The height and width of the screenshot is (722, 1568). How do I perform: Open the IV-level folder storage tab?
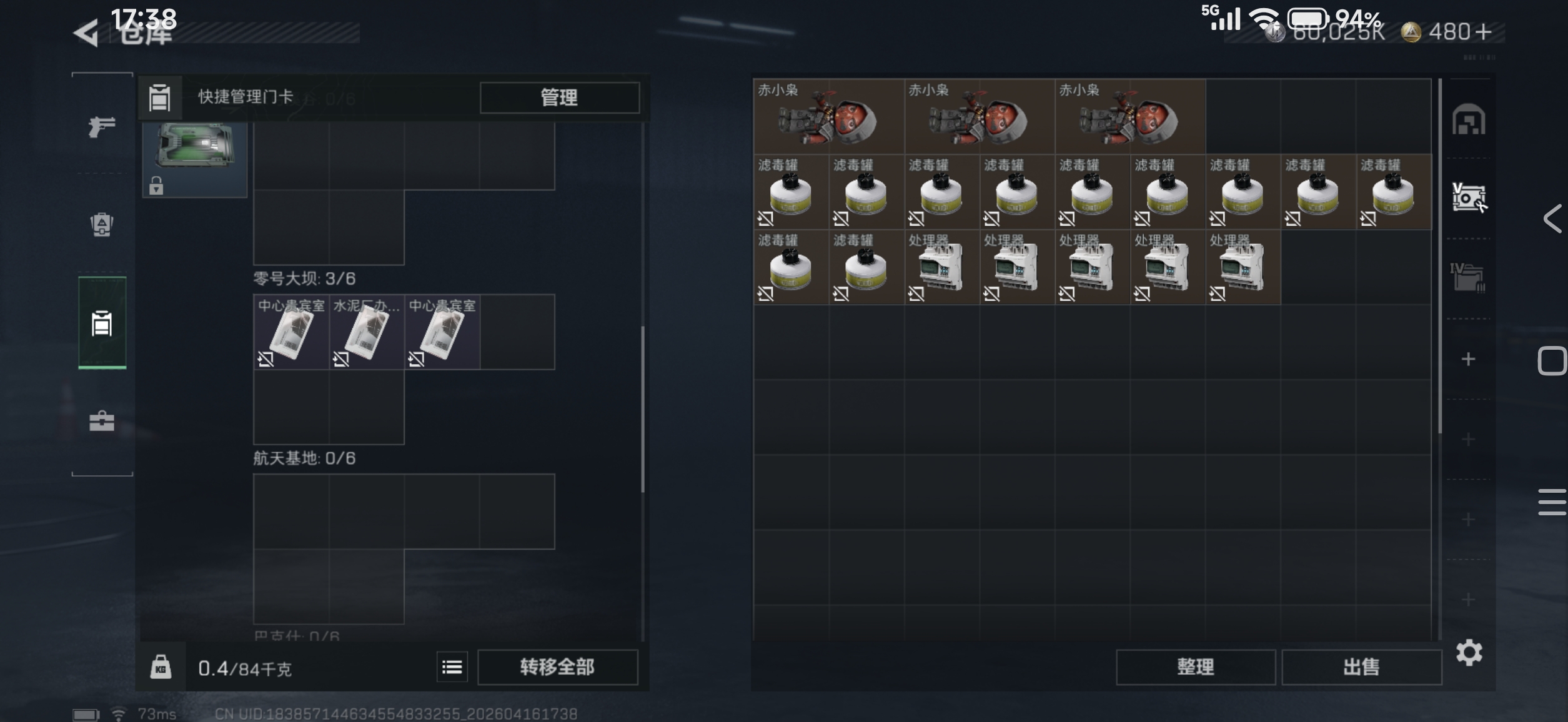click(x=1468, y=277)
